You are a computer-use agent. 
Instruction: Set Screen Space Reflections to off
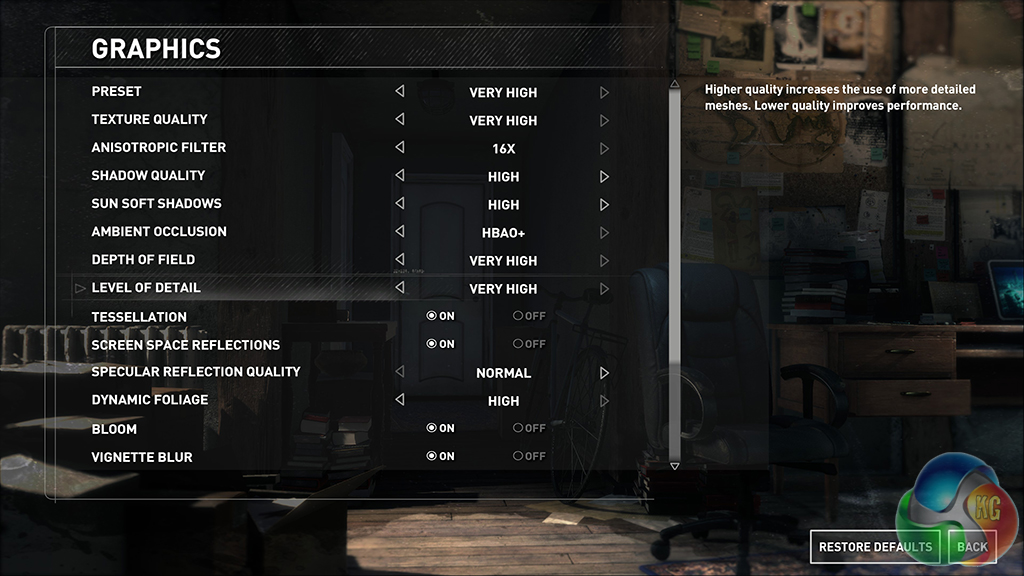(x=528, y=344)
